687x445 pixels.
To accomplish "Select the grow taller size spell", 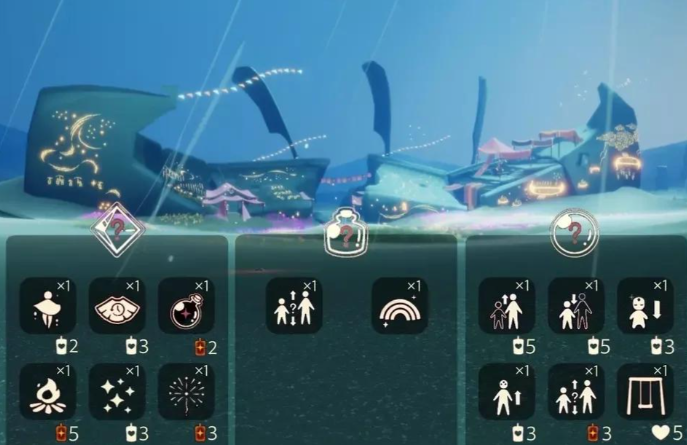I will tap(506, 305).
